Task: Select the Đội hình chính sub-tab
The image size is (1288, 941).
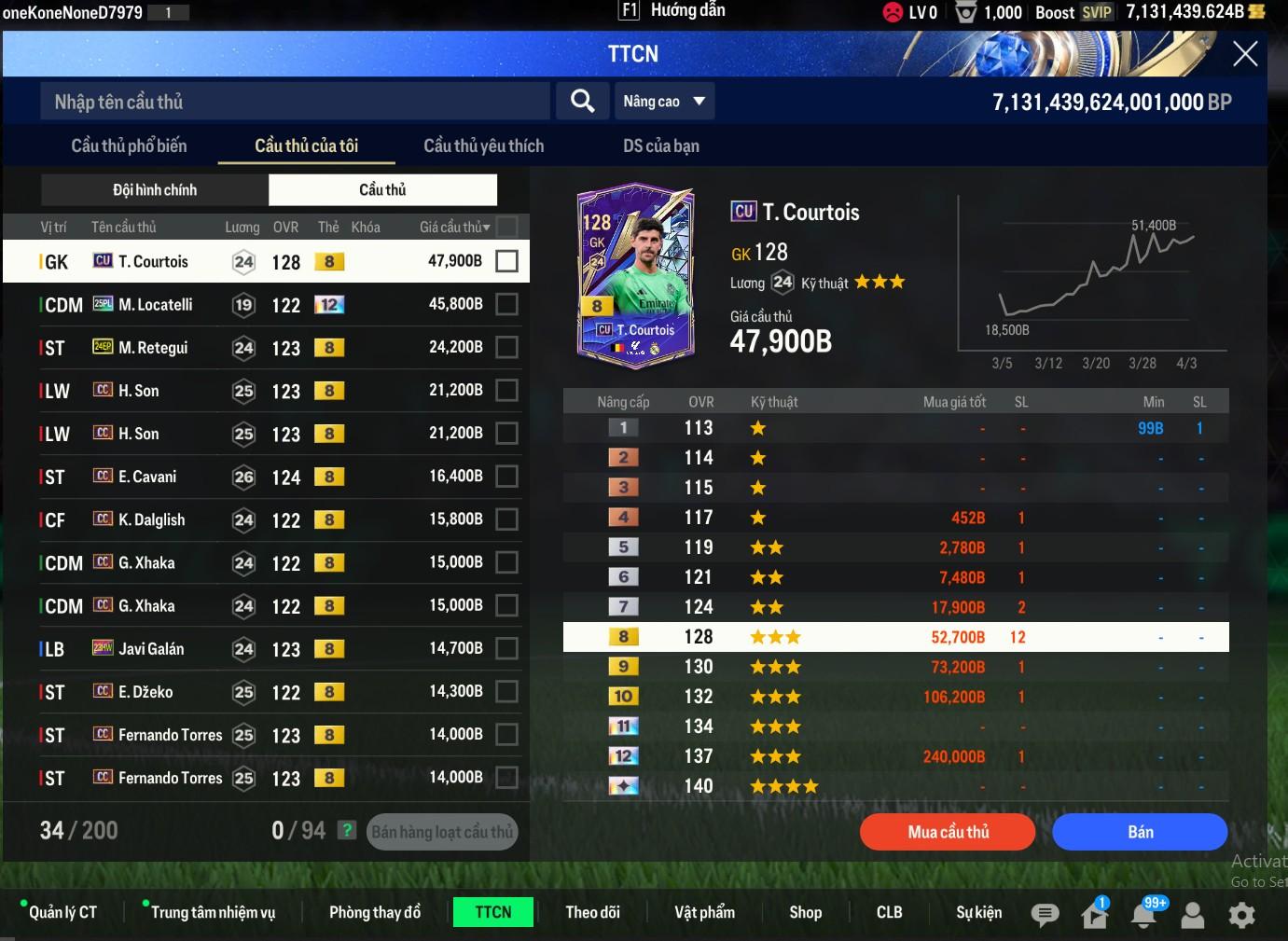Action: [x=155, y=190]
